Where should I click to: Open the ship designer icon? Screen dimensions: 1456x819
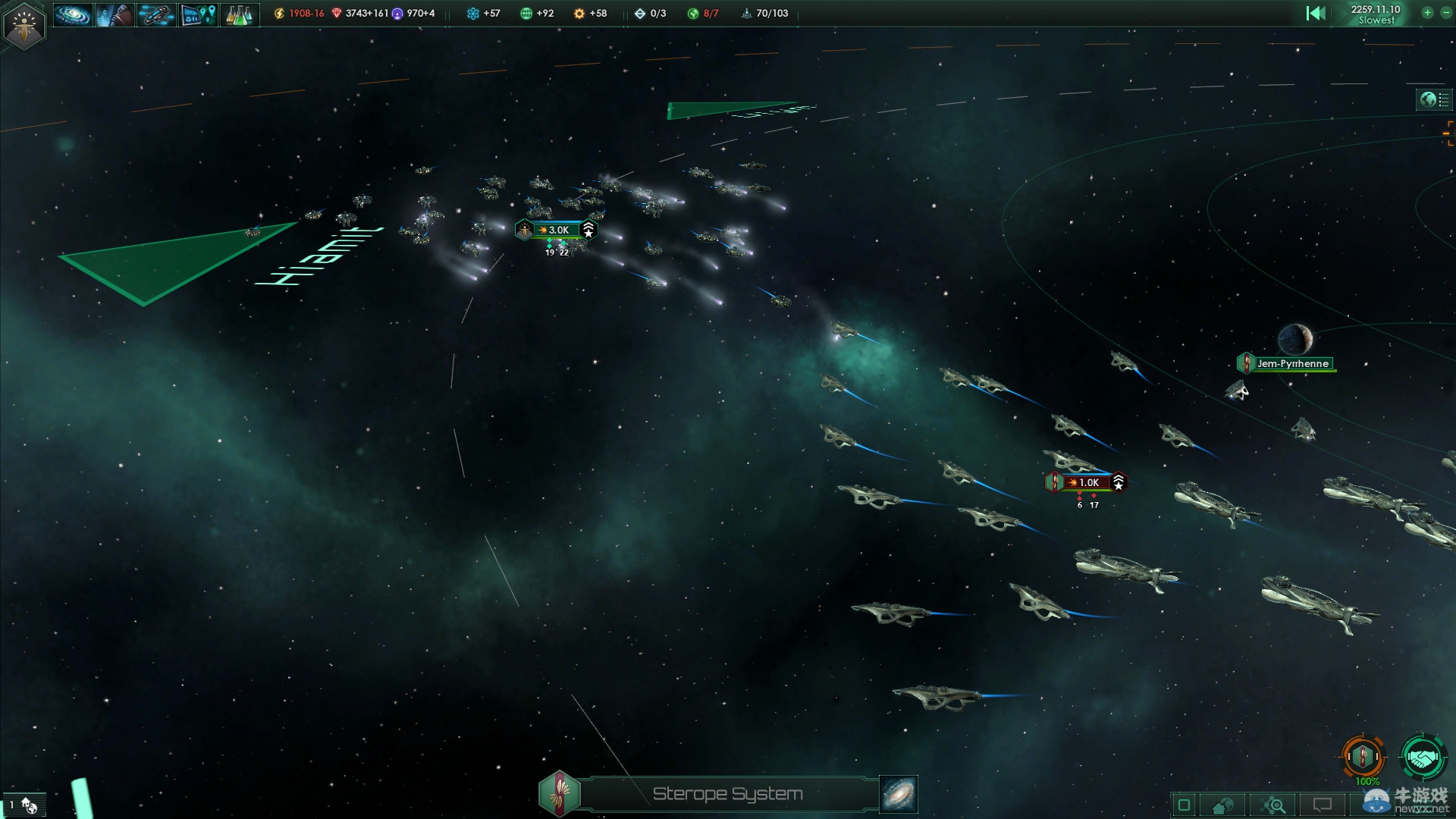pyautogui.click(x=156, y=14)
